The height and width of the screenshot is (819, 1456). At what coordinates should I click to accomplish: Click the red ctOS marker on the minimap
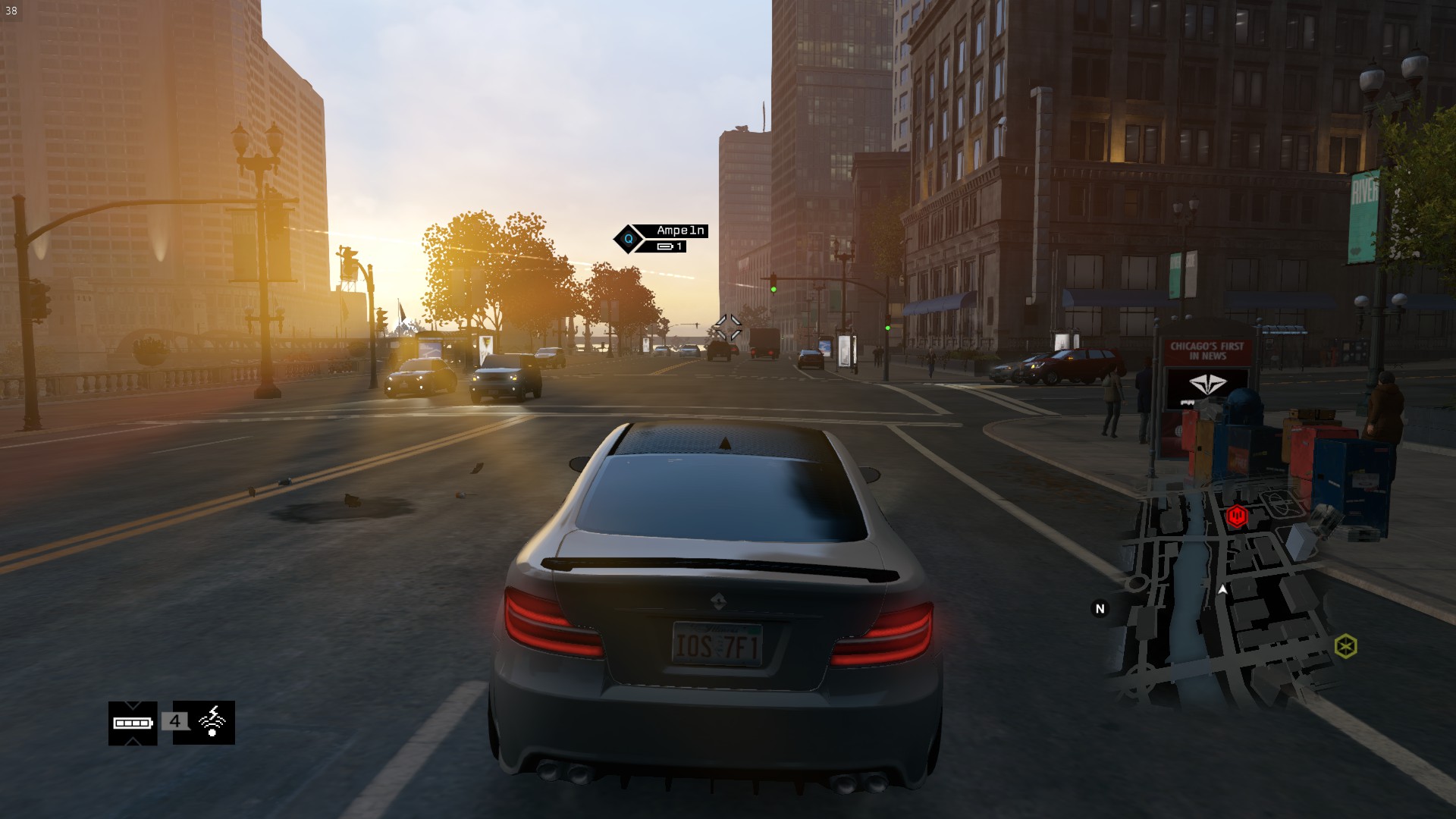point(1237,516)
